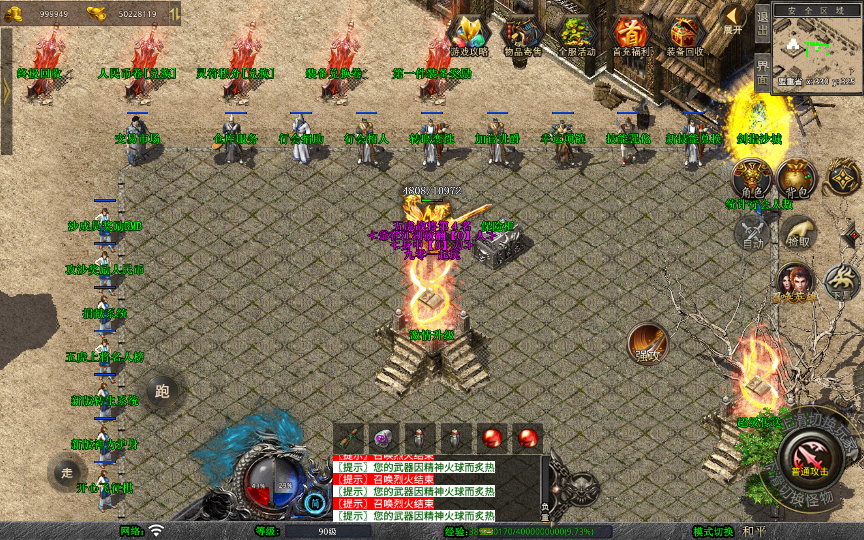
Task: Open the 角色 character panel
Action: click(x=751, y=180)
